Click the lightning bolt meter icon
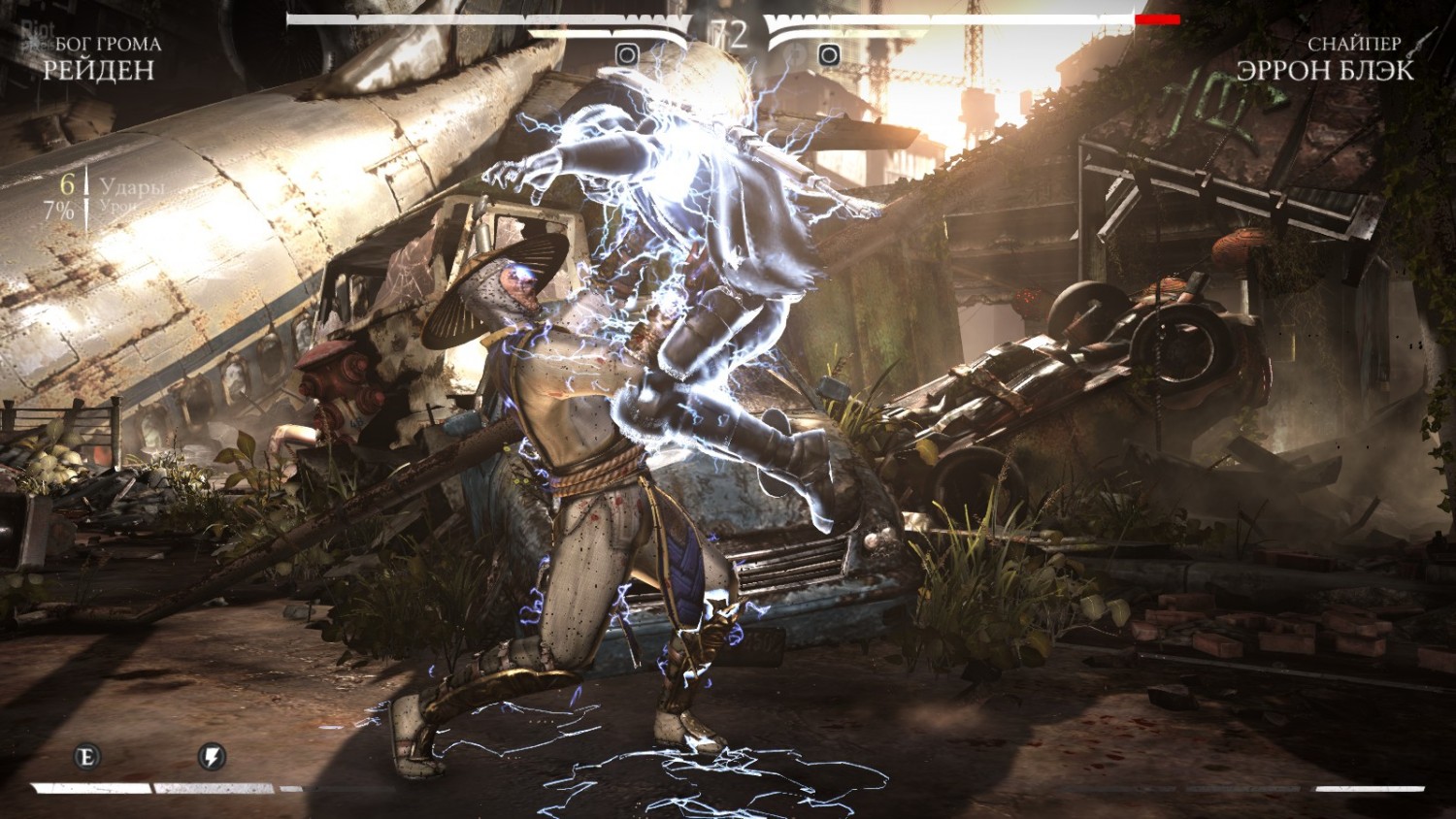 pos(212,756)
